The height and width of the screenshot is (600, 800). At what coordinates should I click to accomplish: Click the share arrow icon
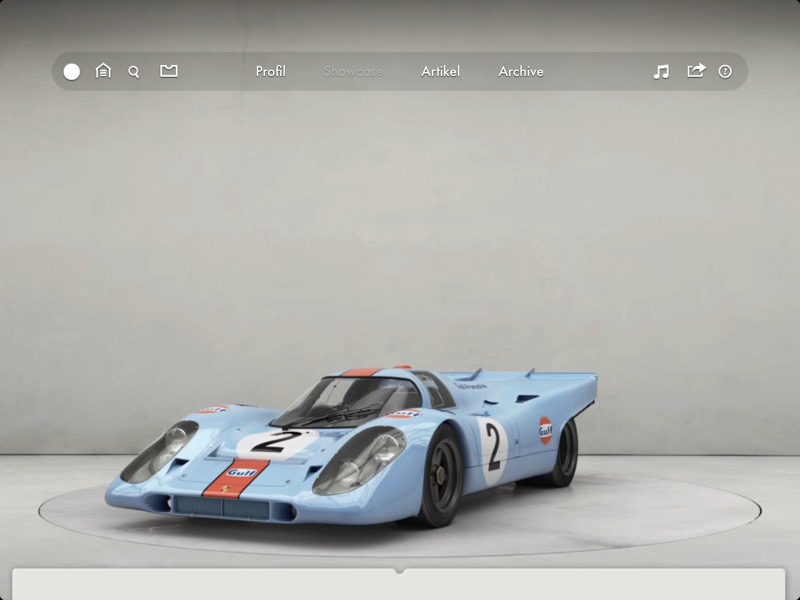(x=696, y=71)
